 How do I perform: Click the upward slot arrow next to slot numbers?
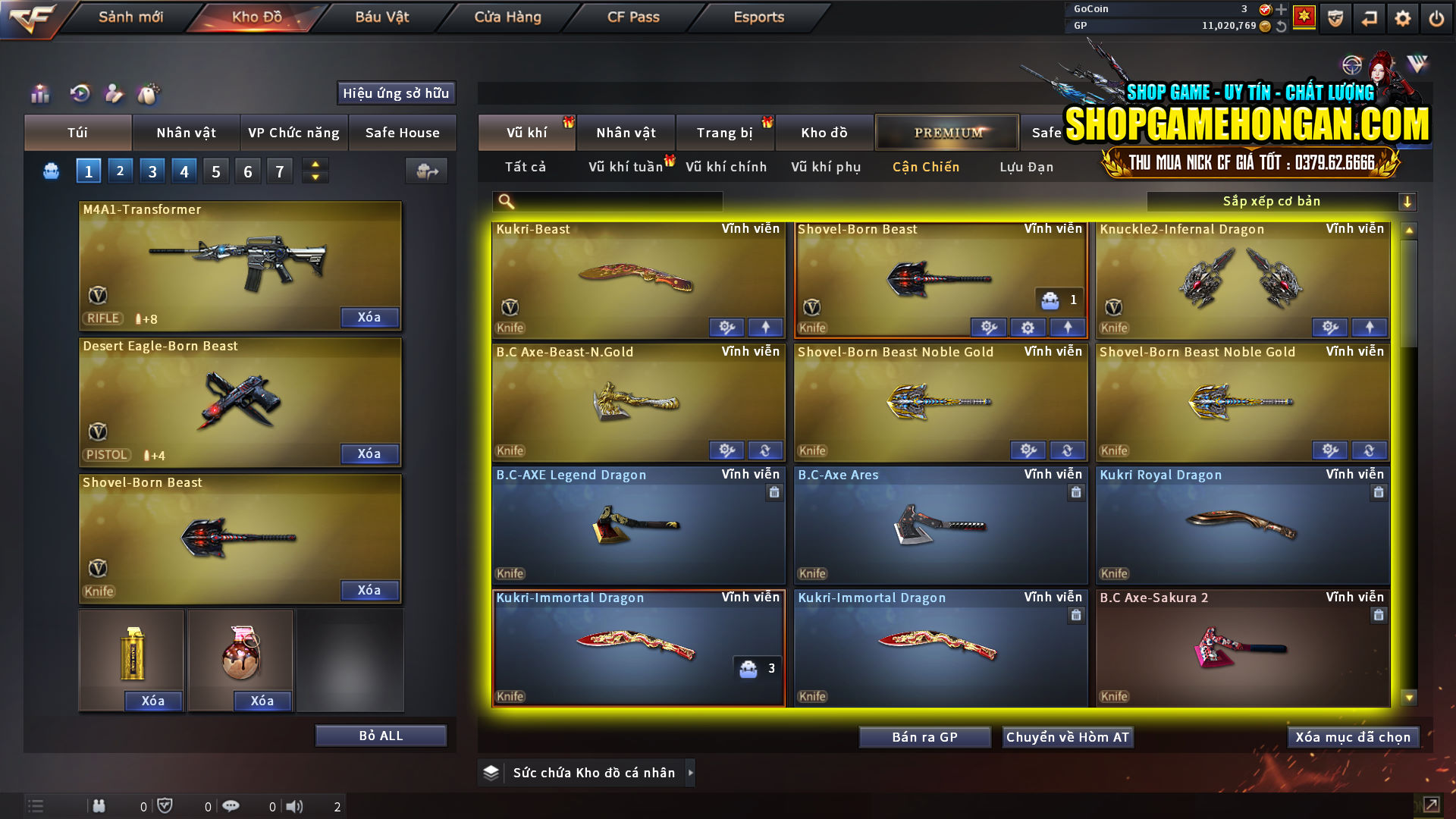coord(315,164)
